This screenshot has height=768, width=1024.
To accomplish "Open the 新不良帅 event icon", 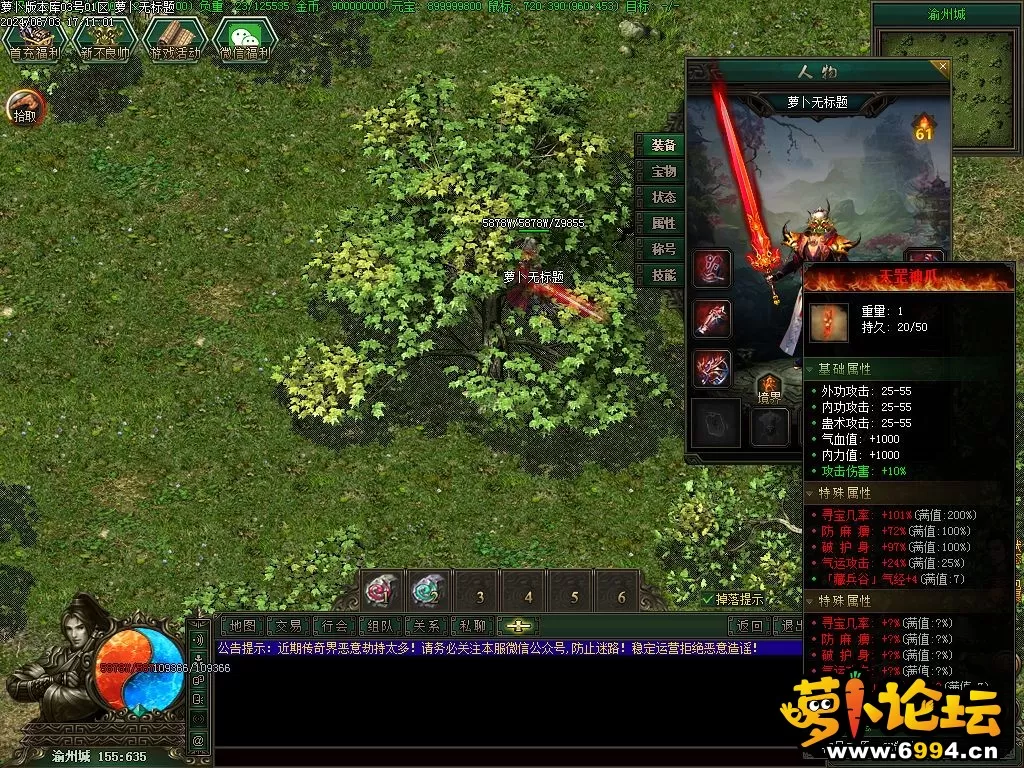I will coord(104,39).
